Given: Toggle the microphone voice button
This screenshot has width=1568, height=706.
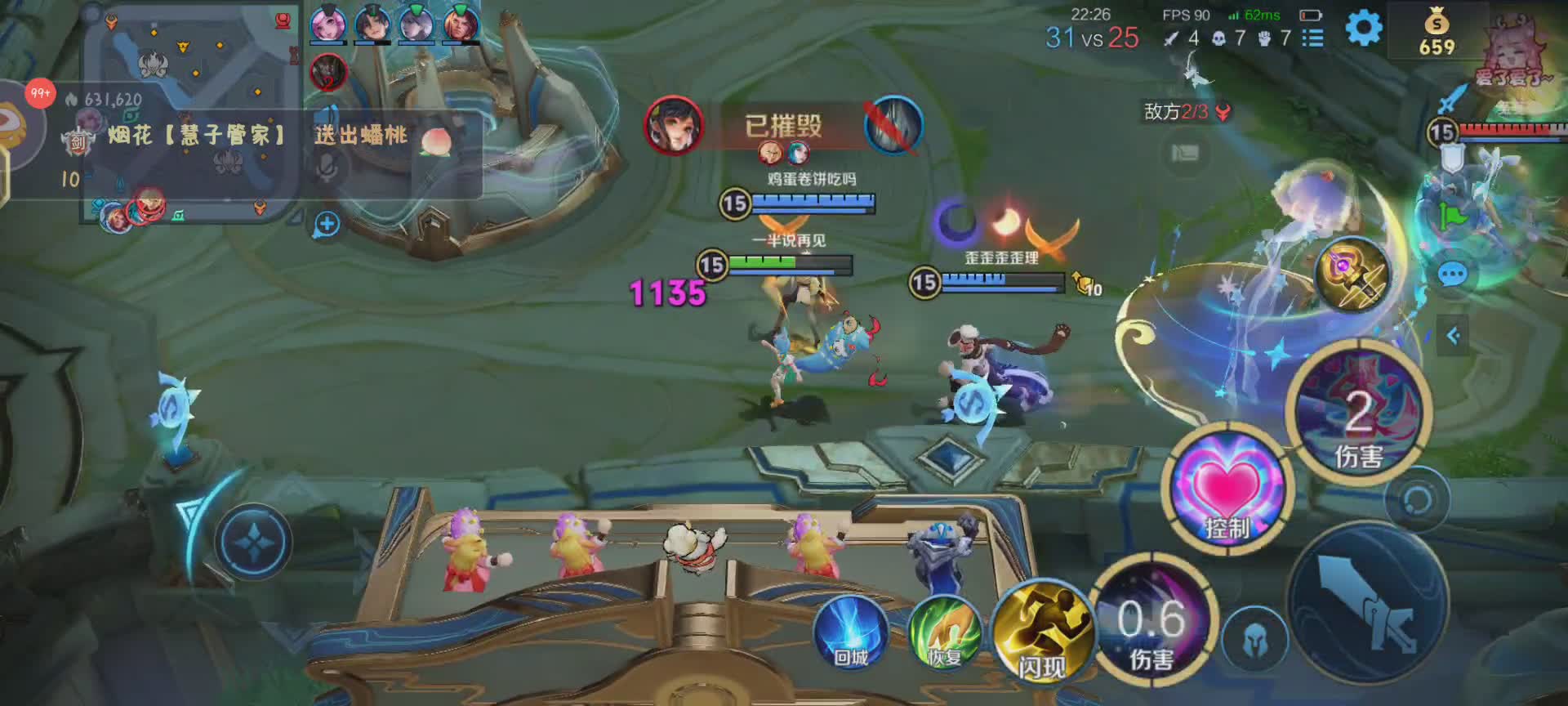Looking at the screenshot, I should [327, 167].
